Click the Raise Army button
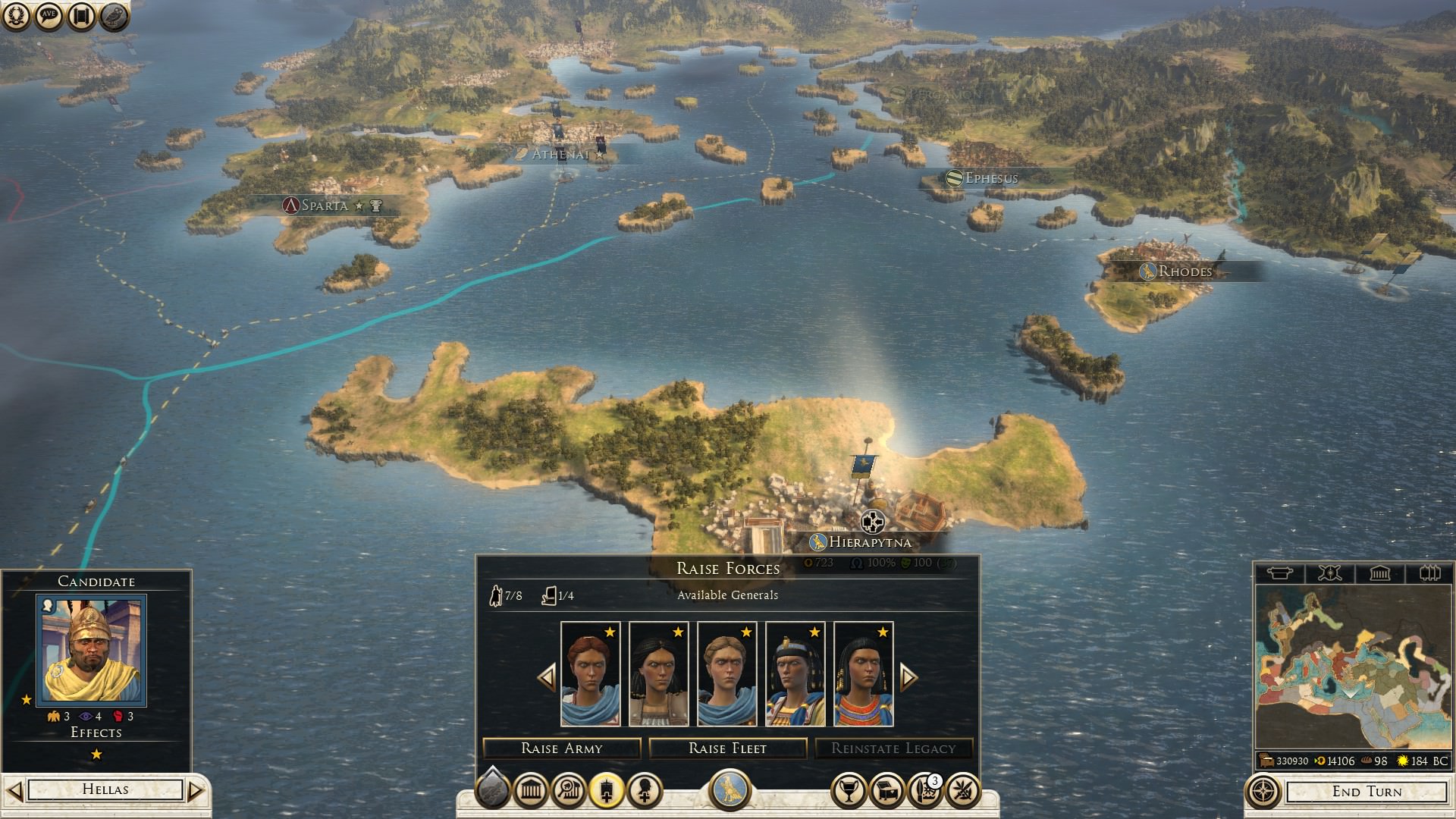The width and height of the screenshot is (1456, 819). [x=560, y=748]
